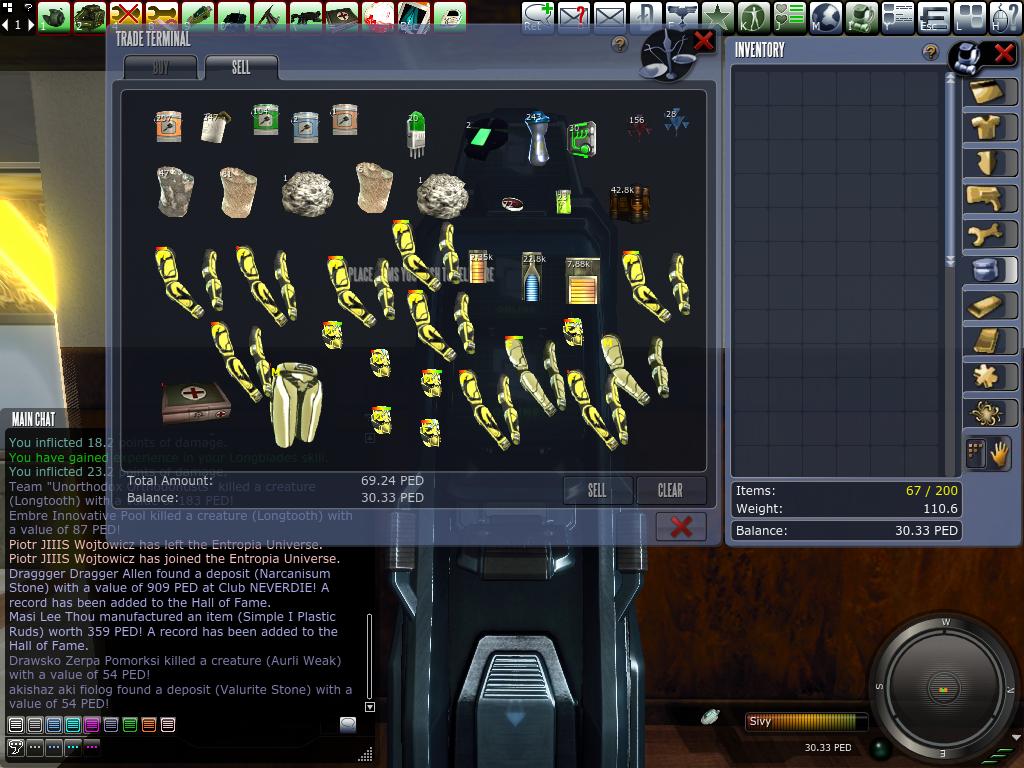This screenshot has height=768, width=1024.
Task: Confirm the sale with the Sell button
Action: [x=598, y=490]
